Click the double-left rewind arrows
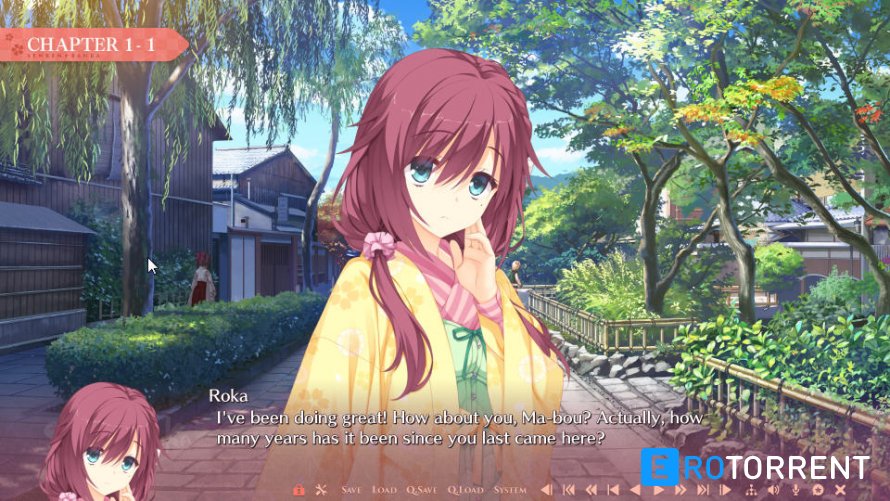The image size is (890, 501). click(x=591, y=490)
